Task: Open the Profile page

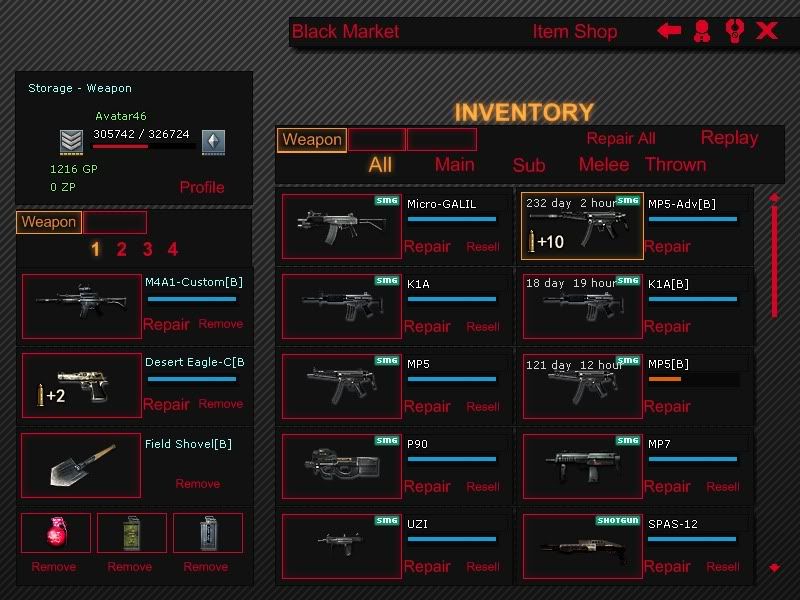Action: coord(202,187)
